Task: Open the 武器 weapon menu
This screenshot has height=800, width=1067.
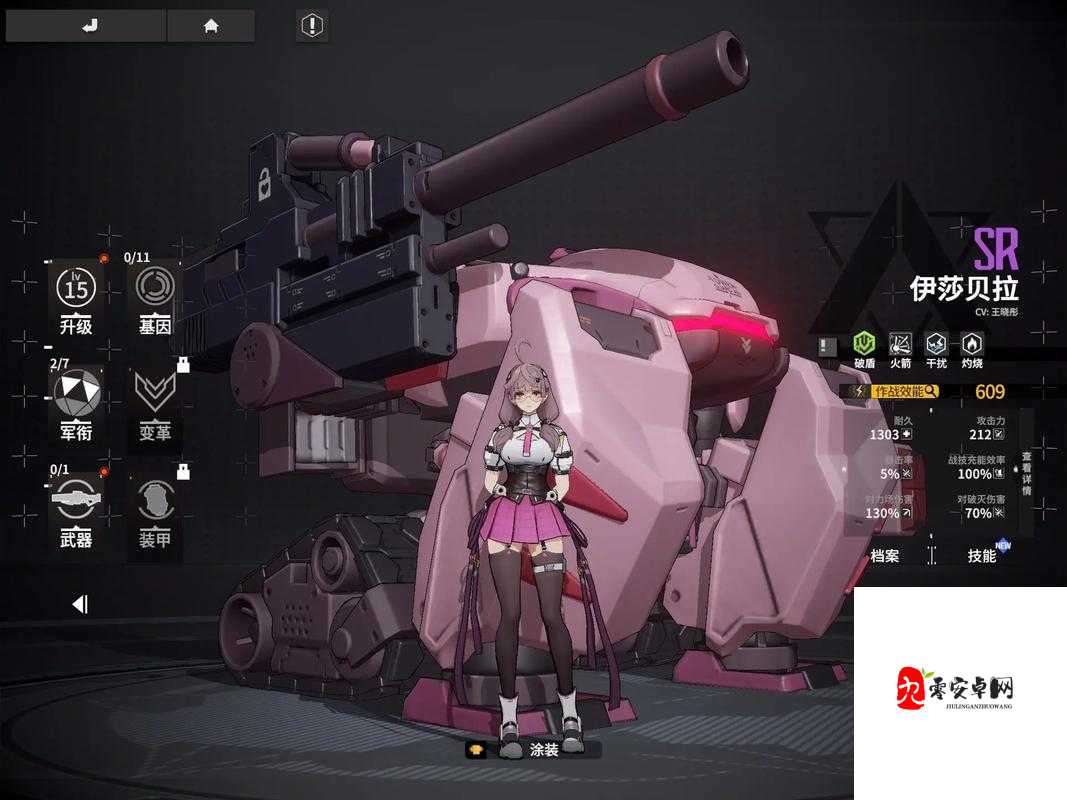Action: coord(76,514)
